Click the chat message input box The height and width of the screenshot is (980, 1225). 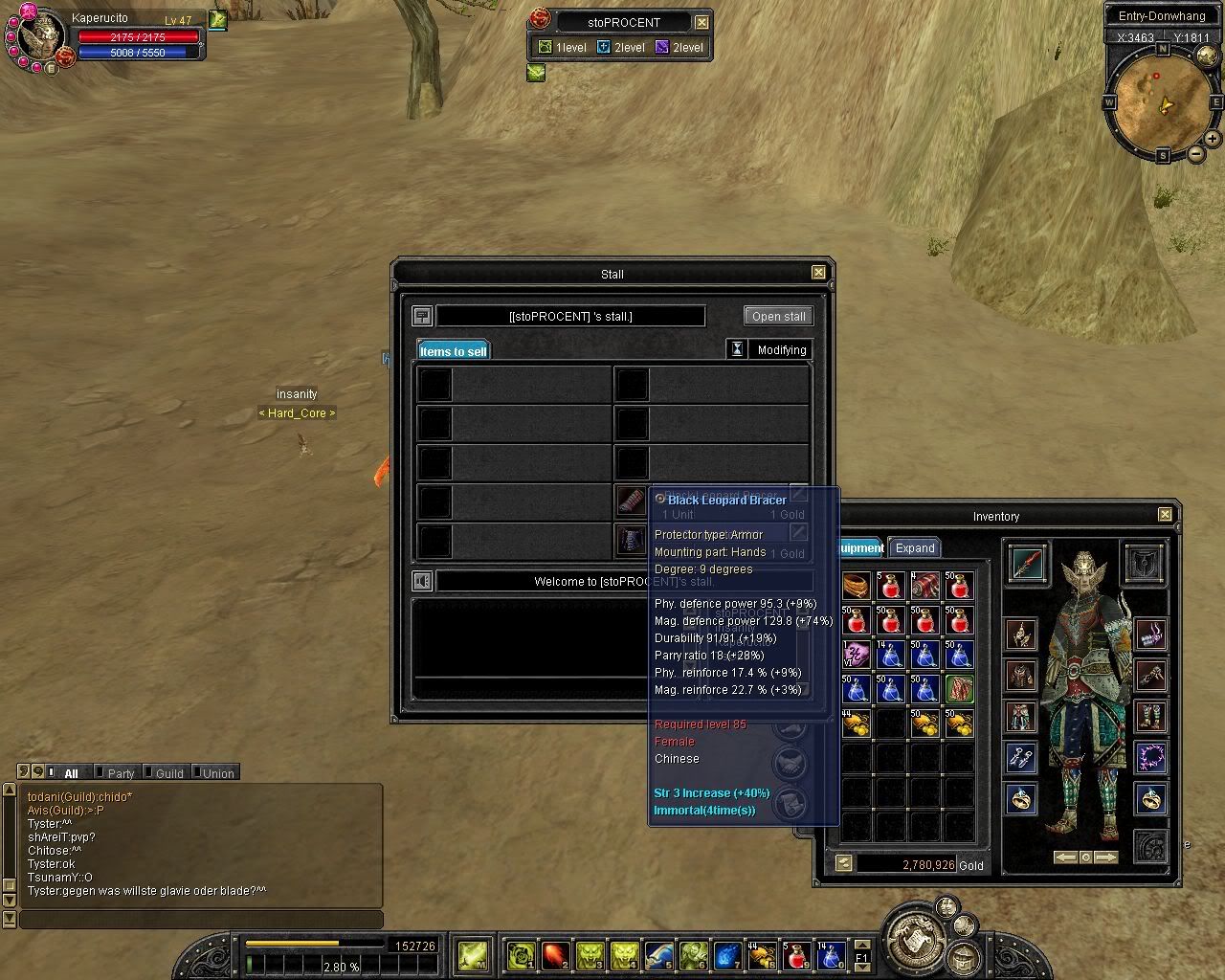pos(201,920)
